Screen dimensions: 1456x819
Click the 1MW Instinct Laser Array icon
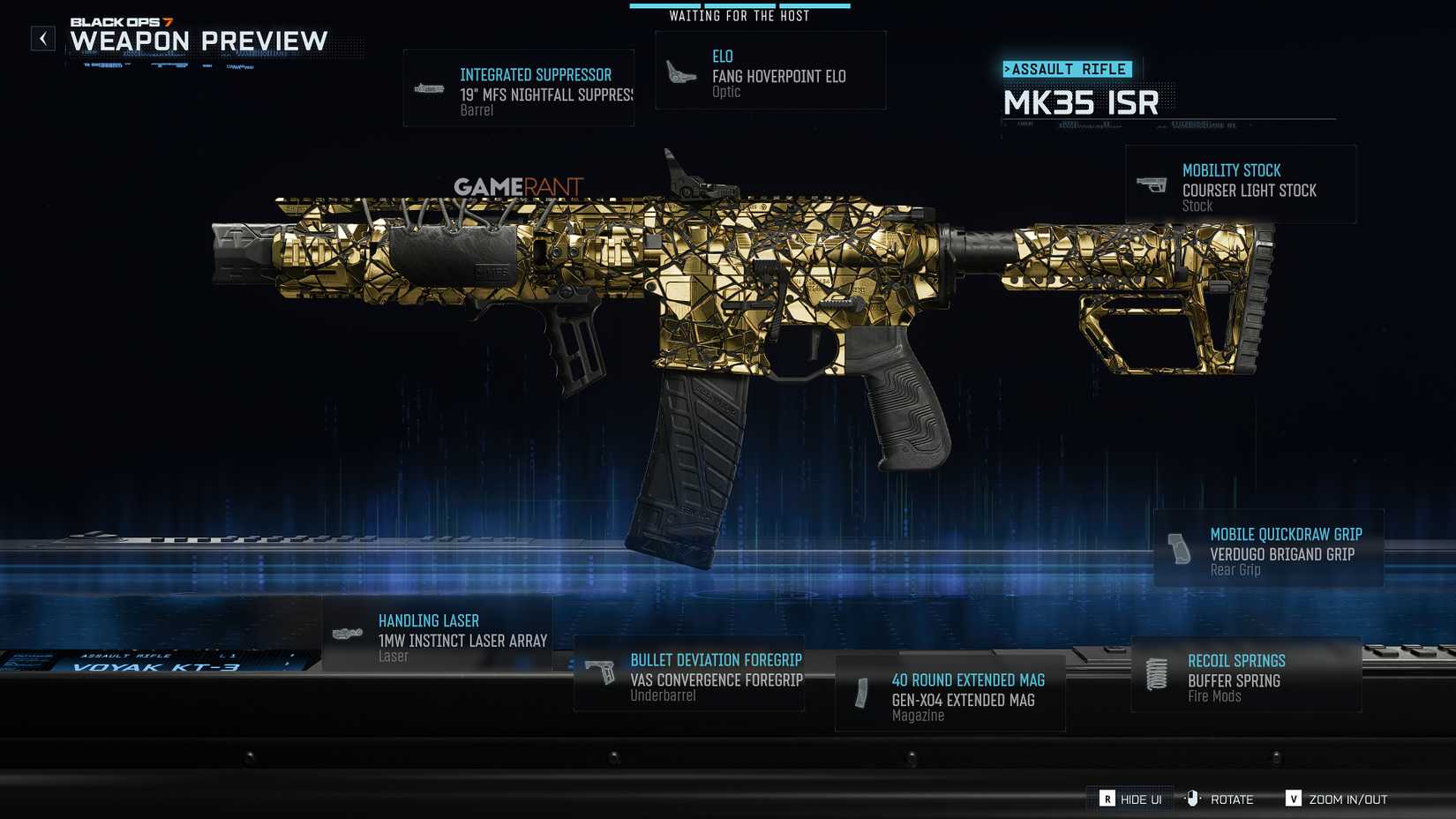pos(349,633)
